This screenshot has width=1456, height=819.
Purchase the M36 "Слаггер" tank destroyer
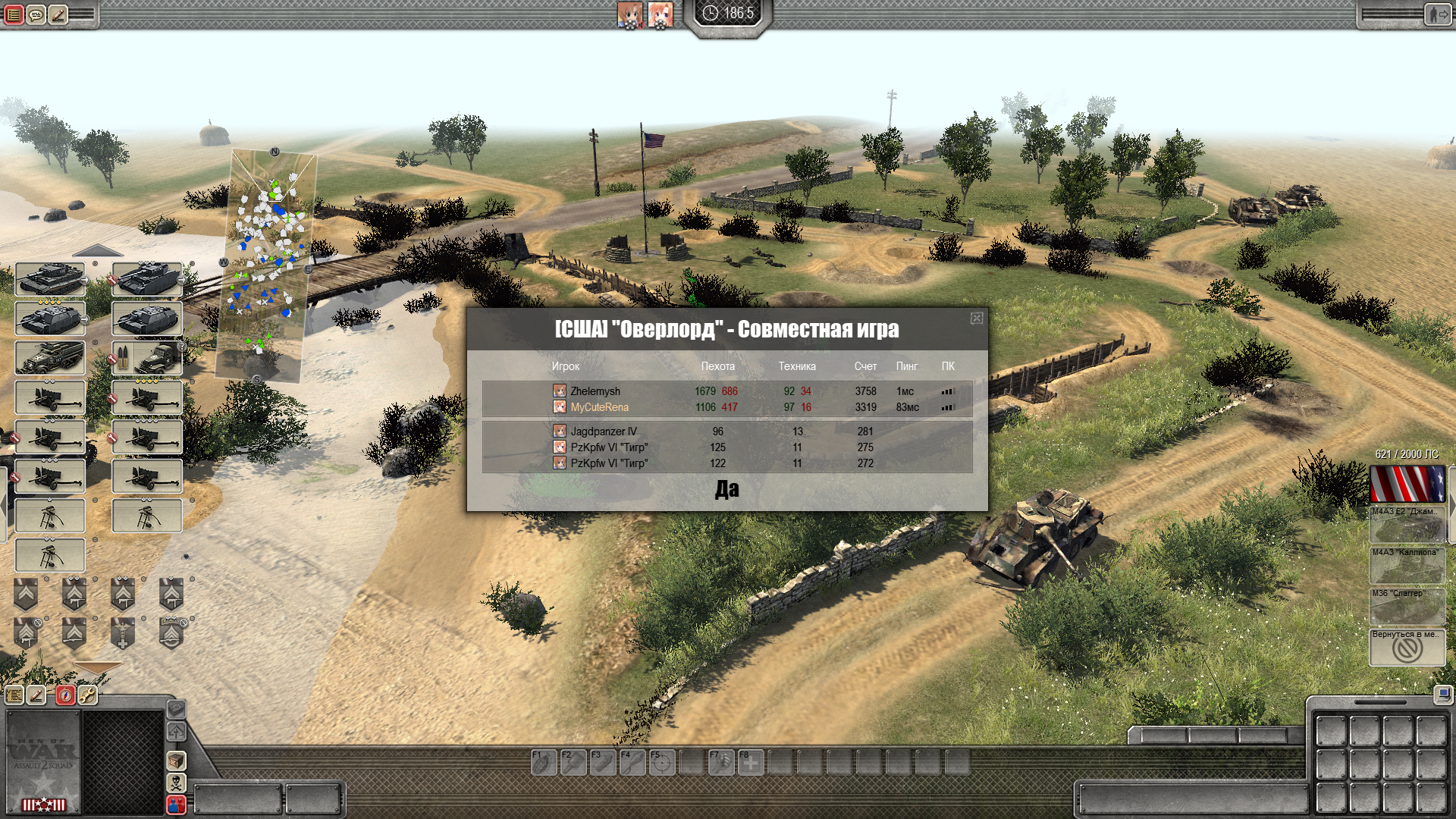[1407, 607]
